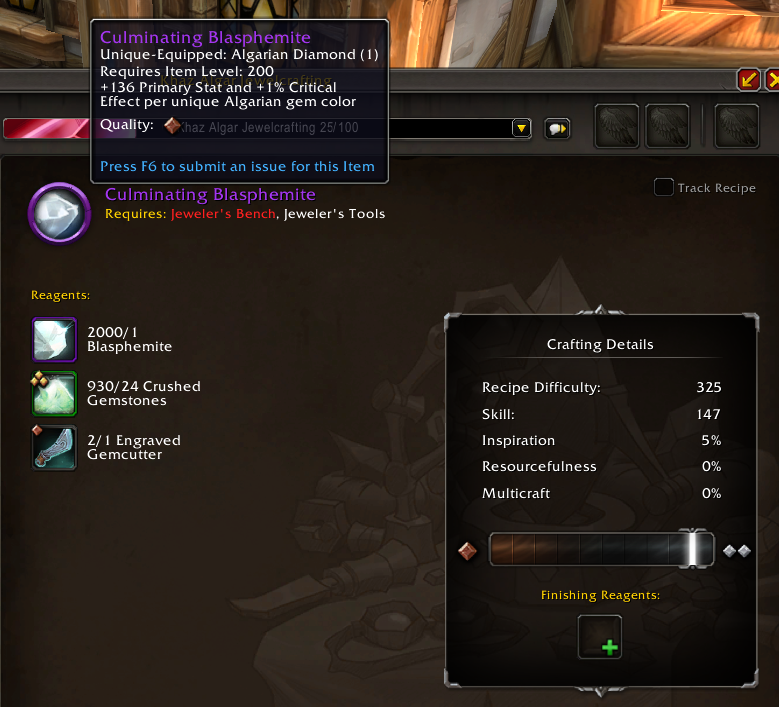Minimize the crafting window with the arrow button
The width and height of the screenshot is (779, 707).
point(748,79)
